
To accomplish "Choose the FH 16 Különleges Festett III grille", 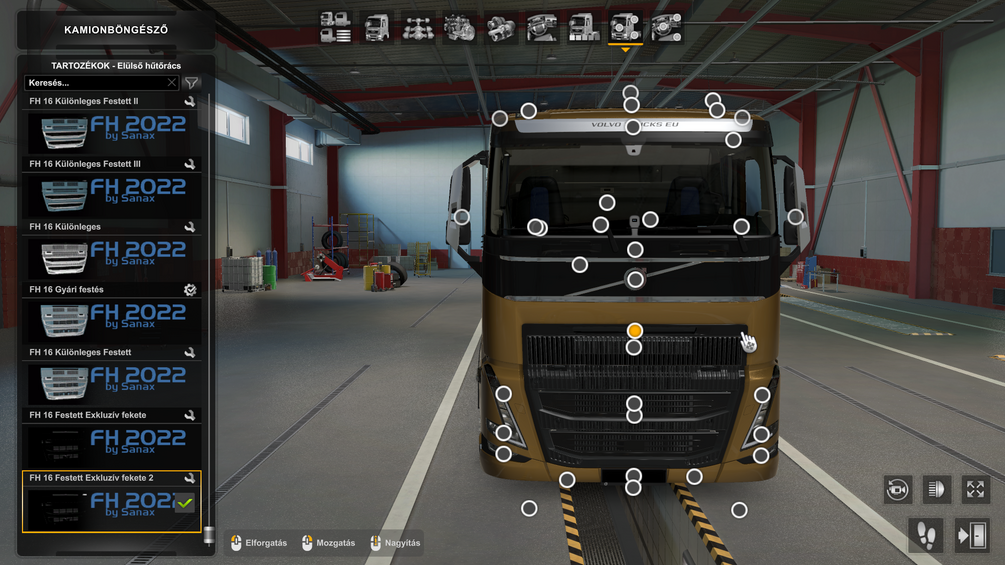I will click(x=111, y=194).
